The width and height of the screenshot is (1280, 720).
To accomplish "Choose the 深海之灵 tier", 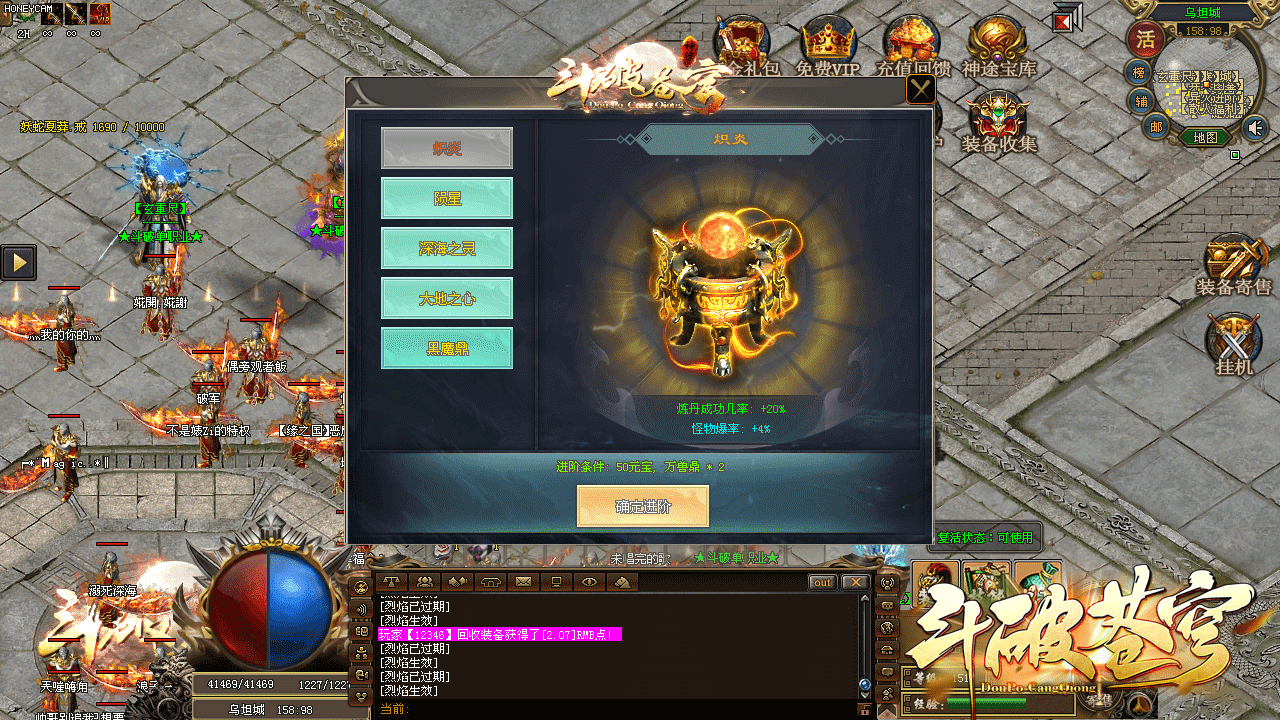I will [447, 248].
